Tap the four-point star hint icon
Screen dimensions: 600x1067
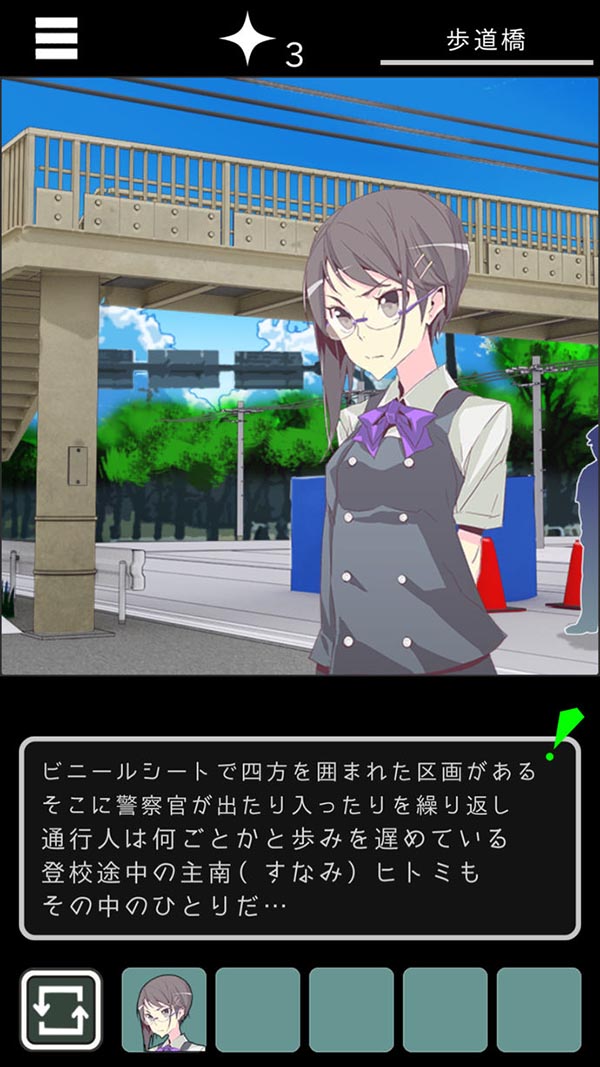coord(247,40)
